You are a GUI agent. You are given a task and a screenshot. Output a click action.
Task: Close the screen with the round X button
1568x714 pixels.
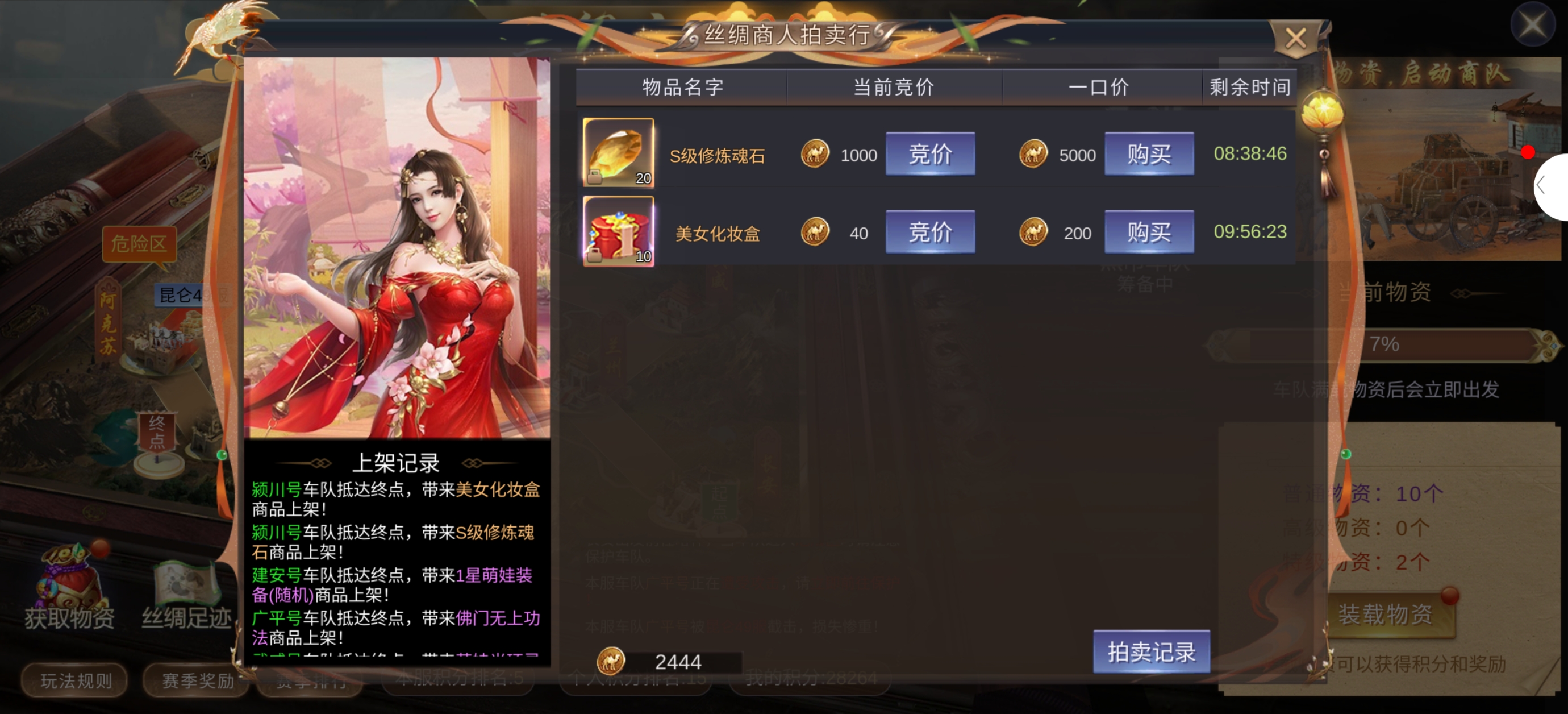click(x=1532, y=24)
